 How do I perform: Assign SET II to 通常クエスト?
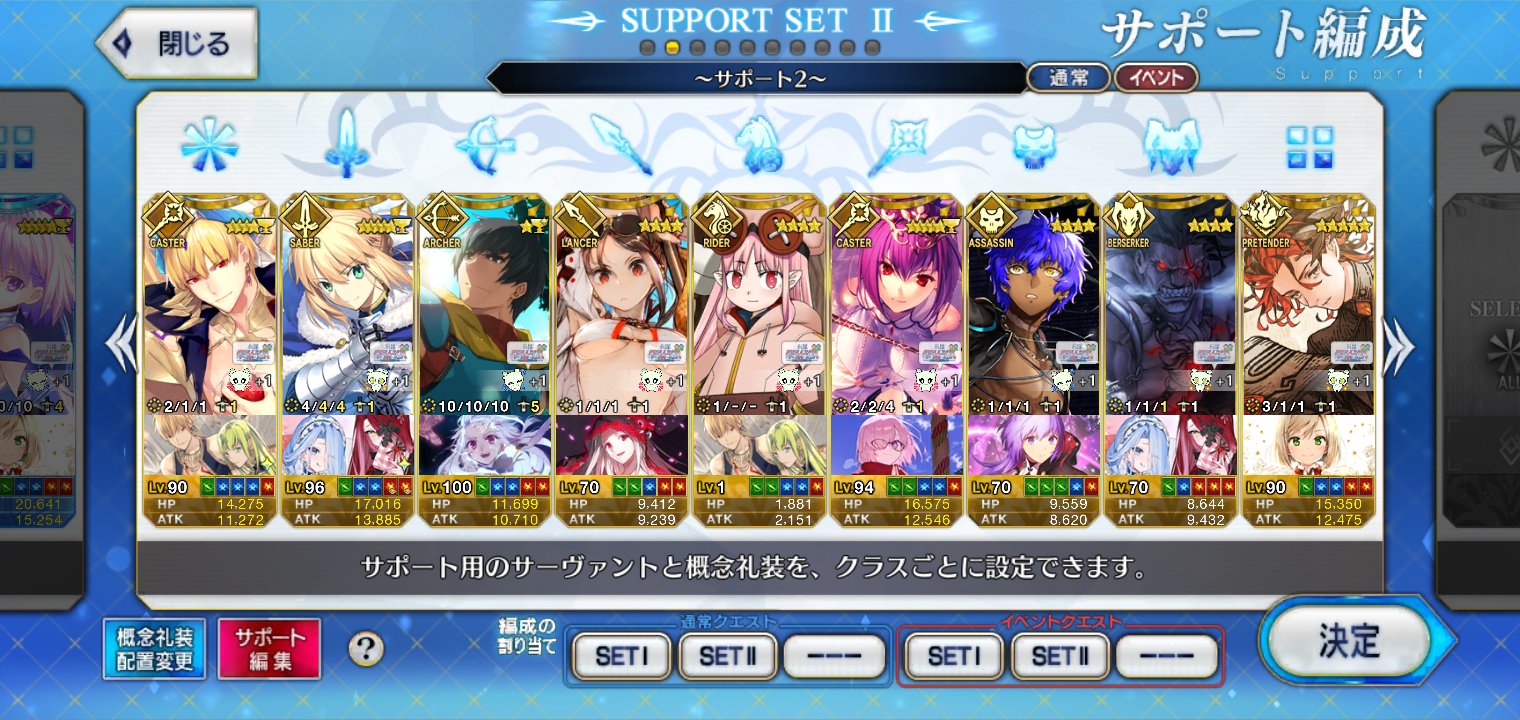tap(728, 656)
